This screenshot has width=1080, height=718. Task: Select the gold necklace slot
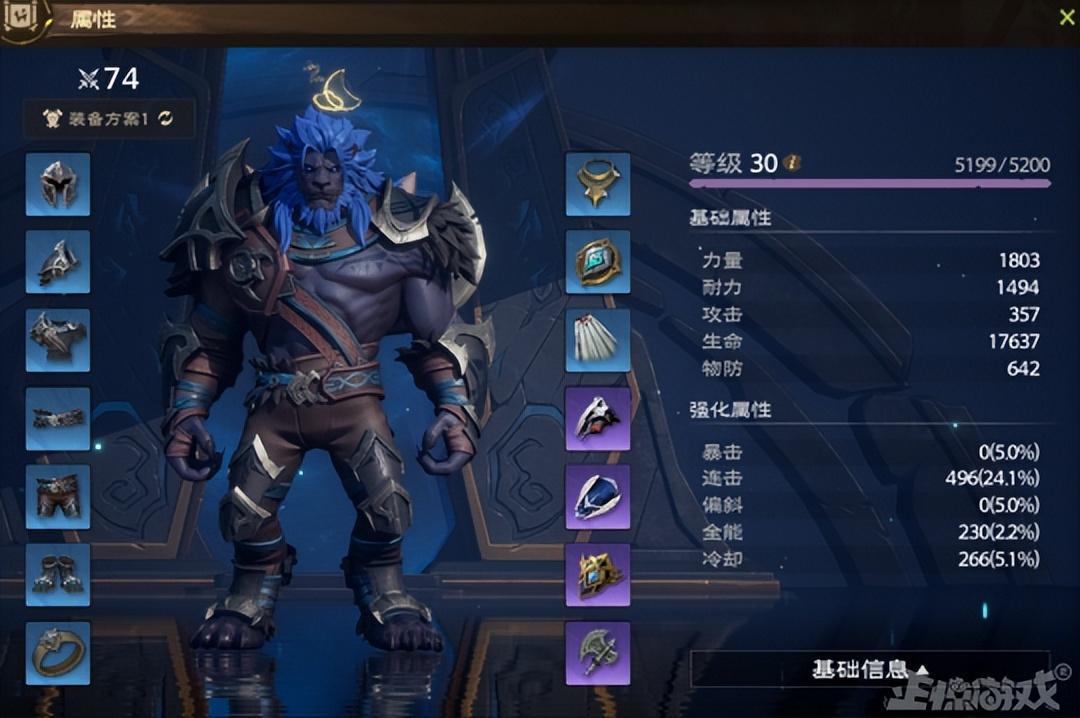598,184
